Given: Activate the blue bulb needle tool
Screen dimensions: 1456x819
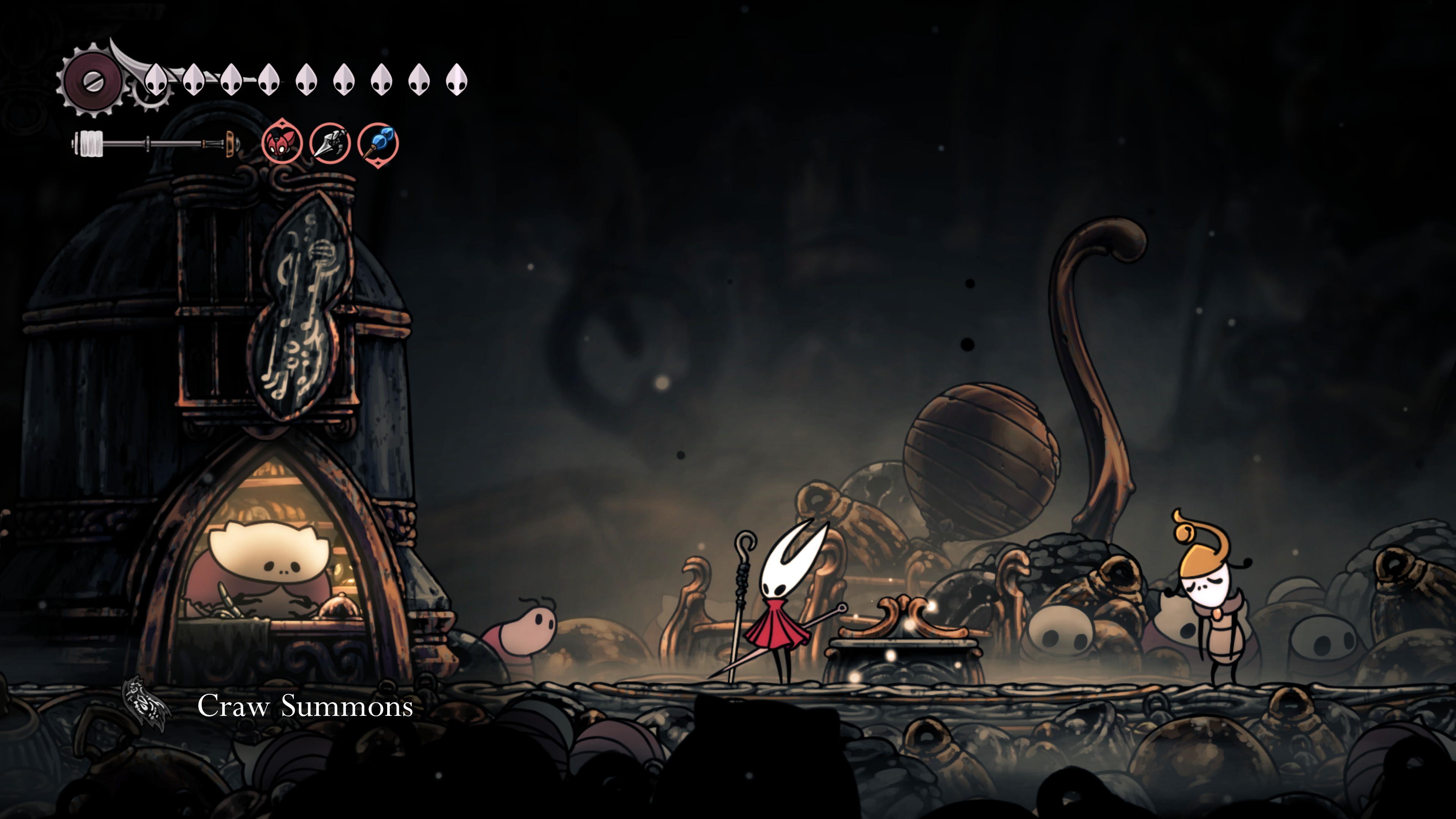Looking at the screenshot, I should click(x=378, y=144).
